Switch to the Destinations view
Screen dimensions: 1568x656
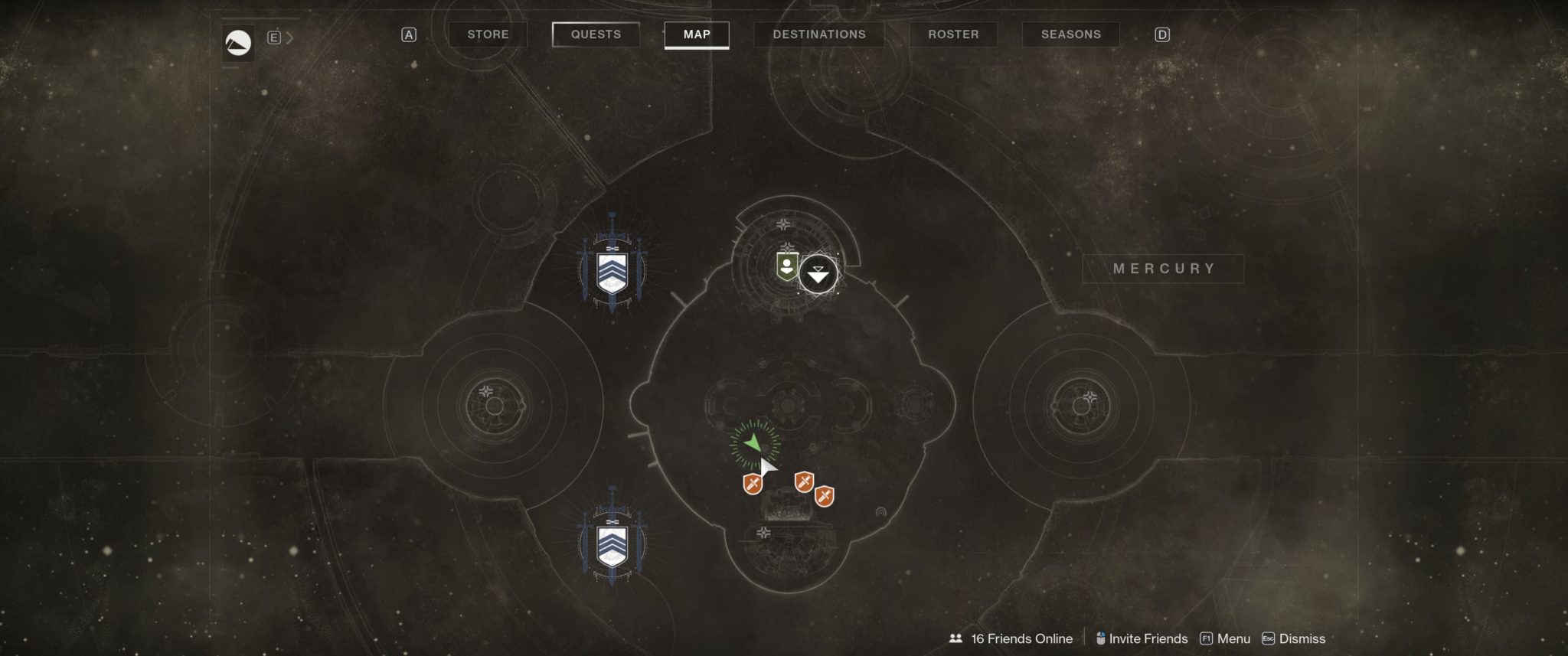coord(818,34)
